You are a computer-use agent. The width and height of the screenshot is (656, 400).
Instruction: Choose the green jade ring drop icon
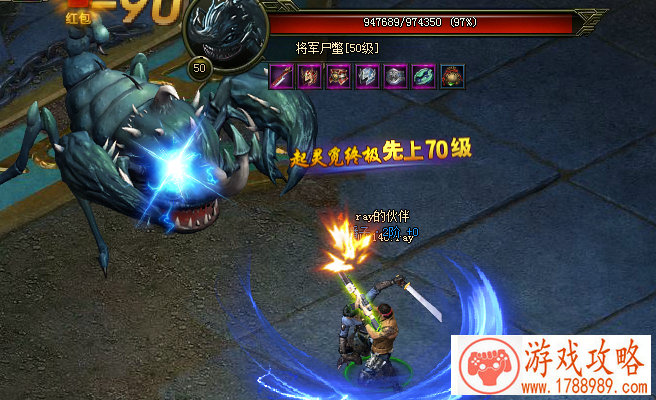pos(424,76)
